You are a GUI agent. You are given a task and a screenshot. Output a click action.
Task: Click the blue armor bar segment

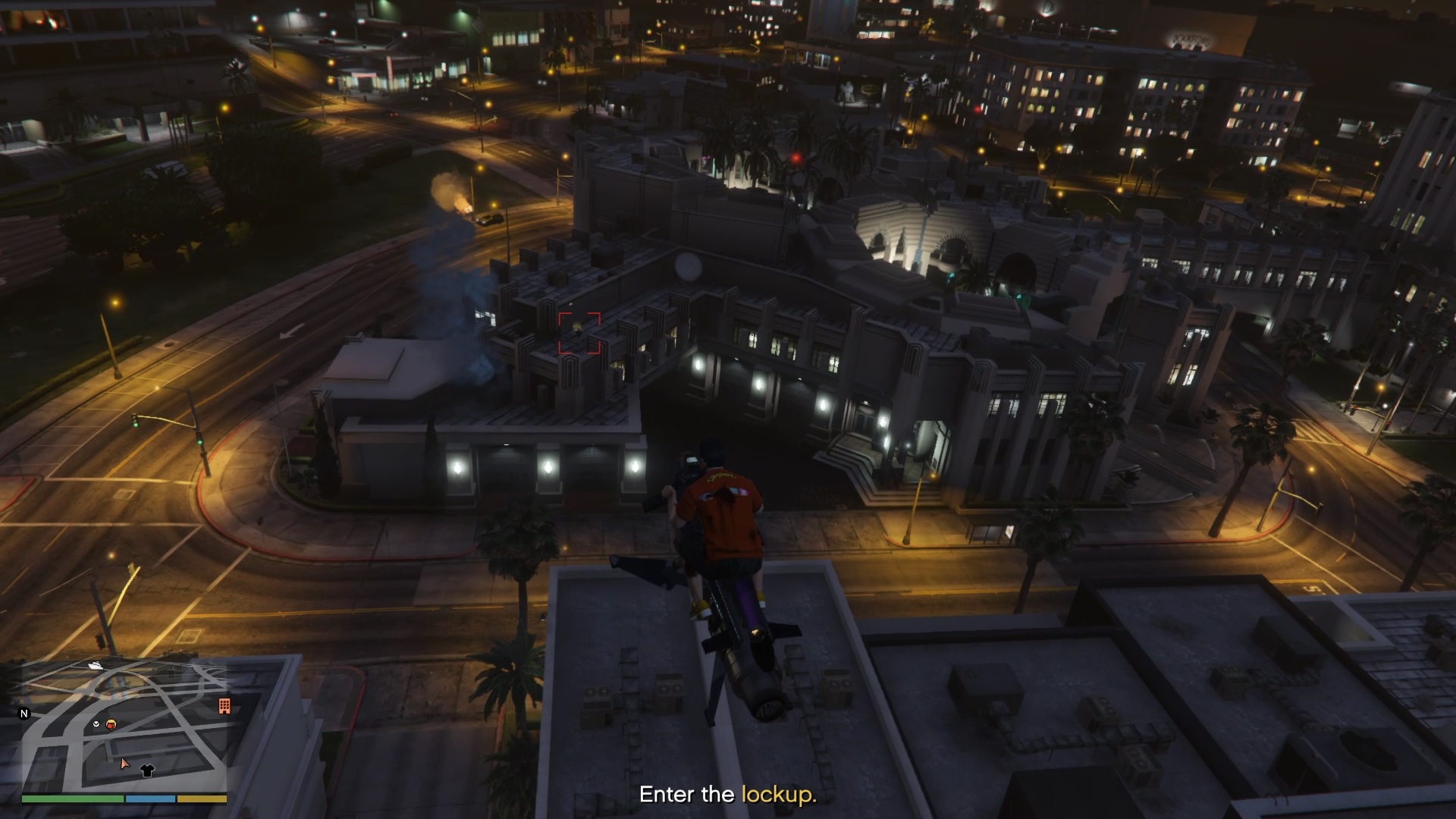tap(150, 799)
